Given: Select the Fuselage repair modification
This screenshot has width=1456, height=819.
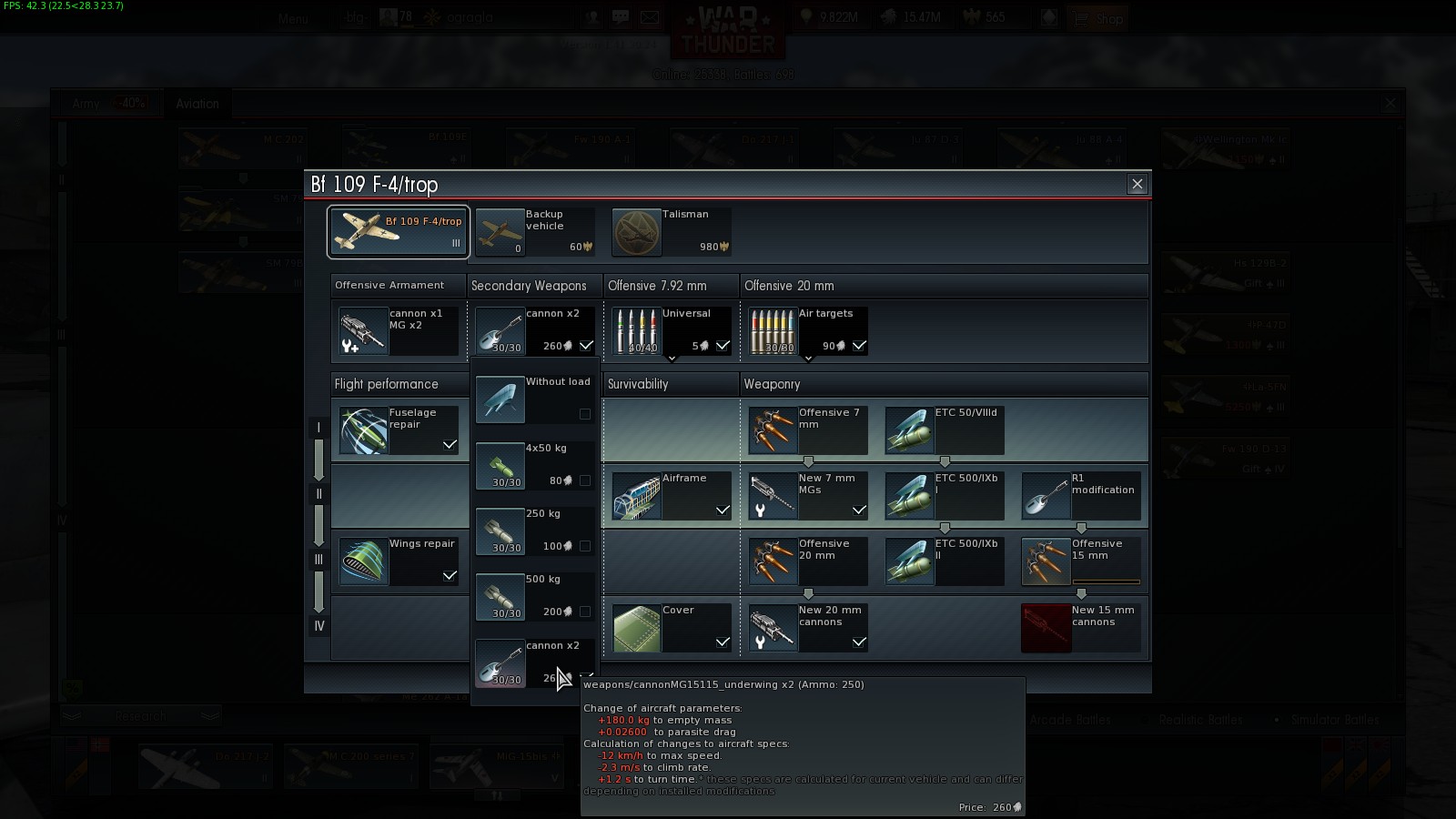Looking at the screenshot, I should tap(398, 430).
